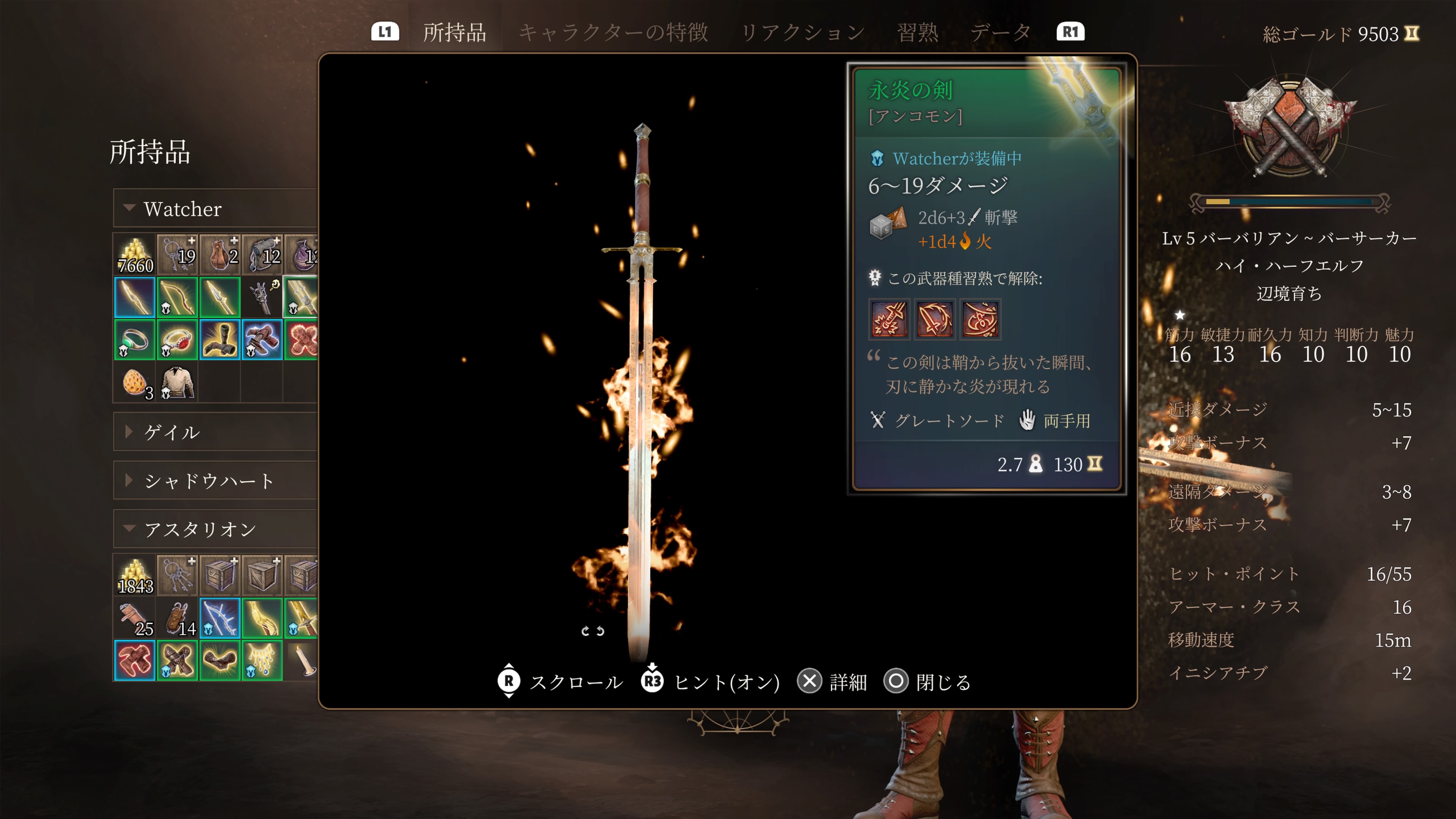
Task: Select the red-gem ring item
Action: click(177, 340)
